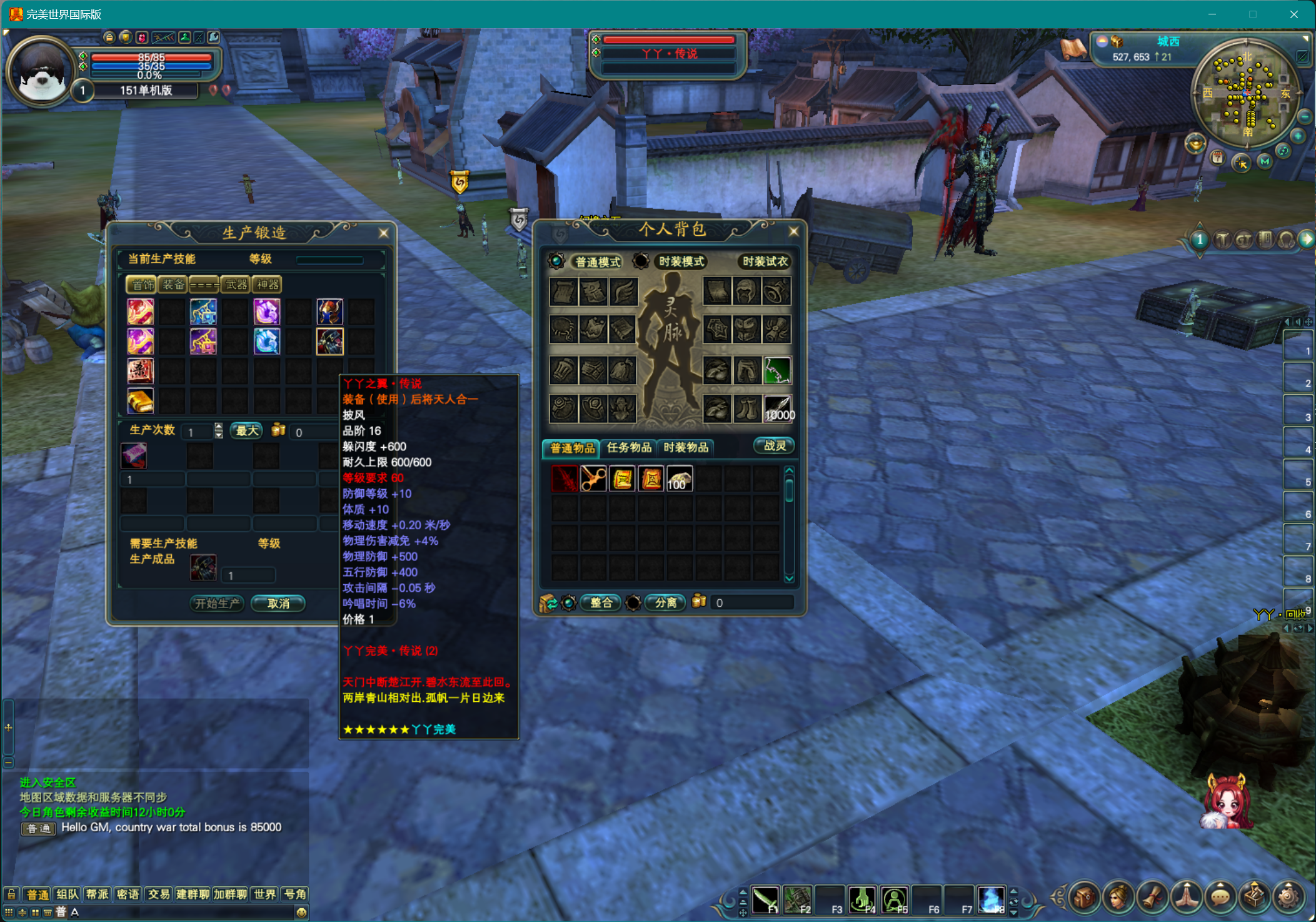Select the scissors item in bag
Viewport: 1316px width, 922px height.
point(593,480)
